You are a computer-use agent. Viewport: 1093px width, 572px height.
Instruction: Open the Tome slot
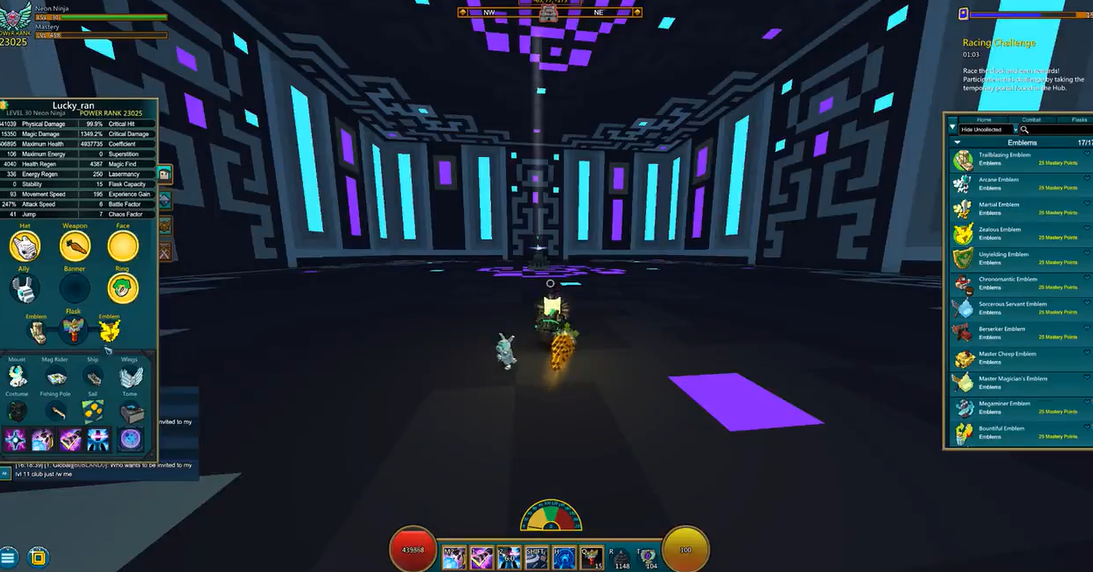(x=131, y=412)
